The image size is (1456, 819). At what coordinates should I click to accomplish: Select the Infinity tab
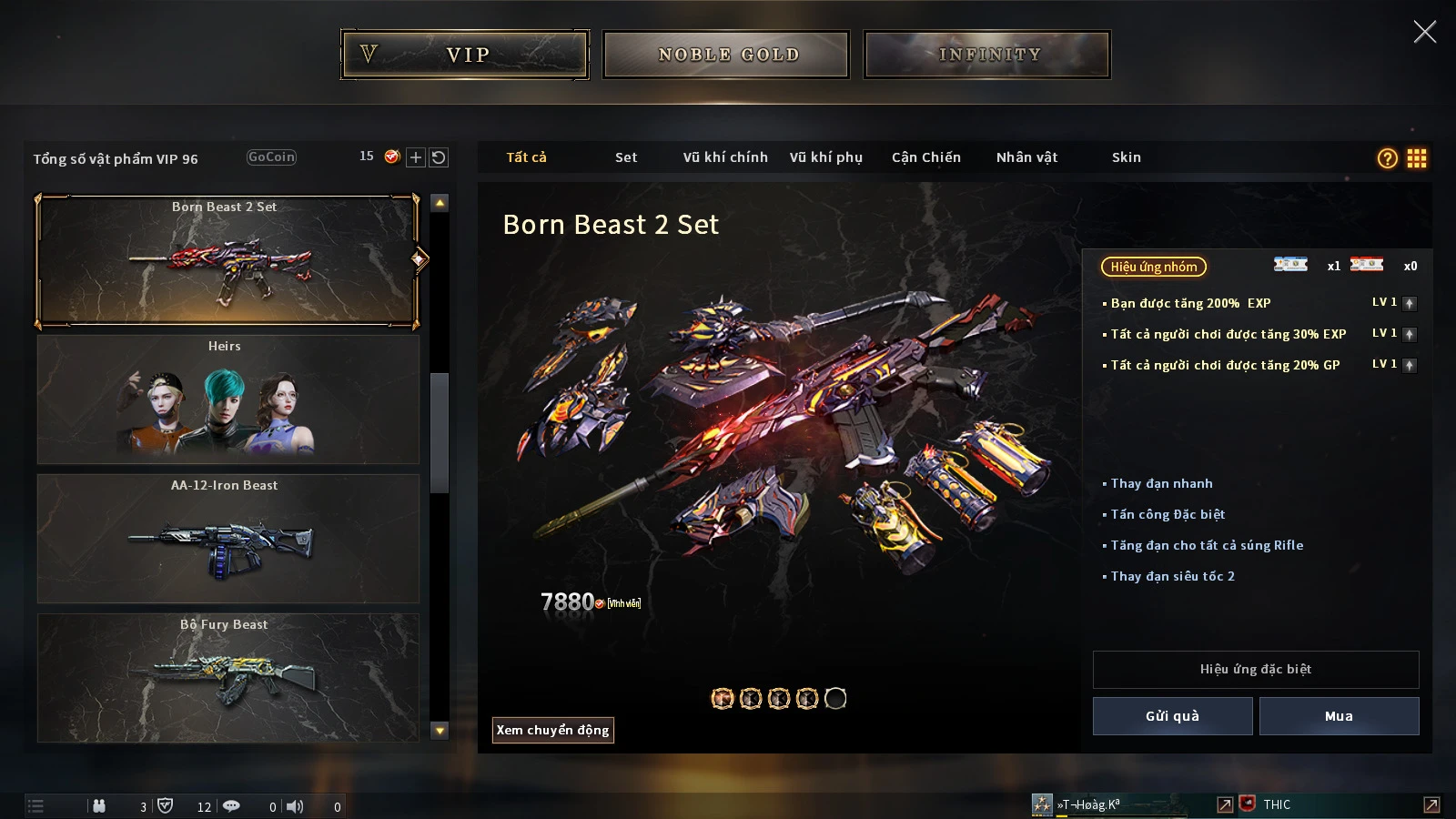987,55
